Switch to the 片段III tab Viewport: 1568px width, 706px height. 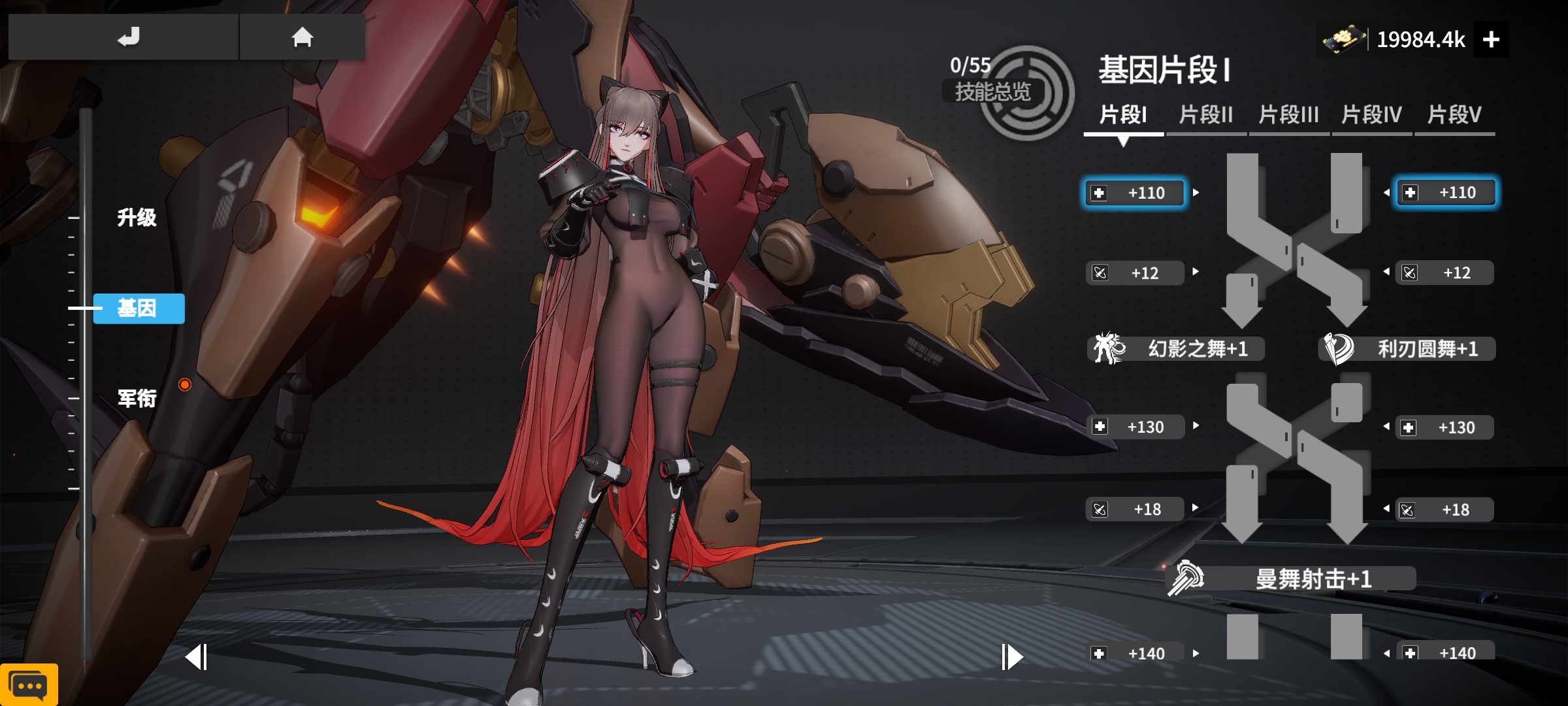tap(1288, 116)
